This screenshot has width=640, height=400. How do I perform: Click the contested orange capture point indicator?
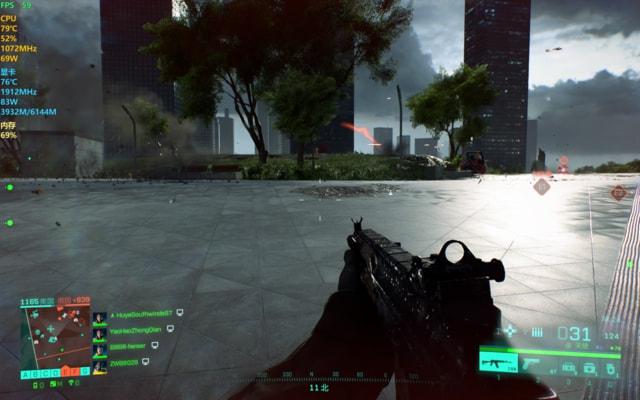pos(65,373)
